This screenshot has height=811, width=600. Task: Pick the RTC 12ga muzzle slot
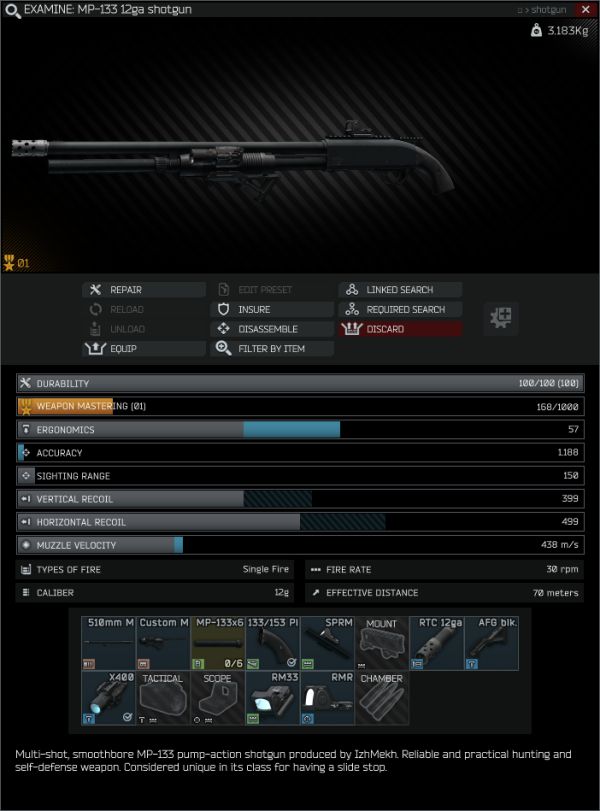click(x=437, y=643)
